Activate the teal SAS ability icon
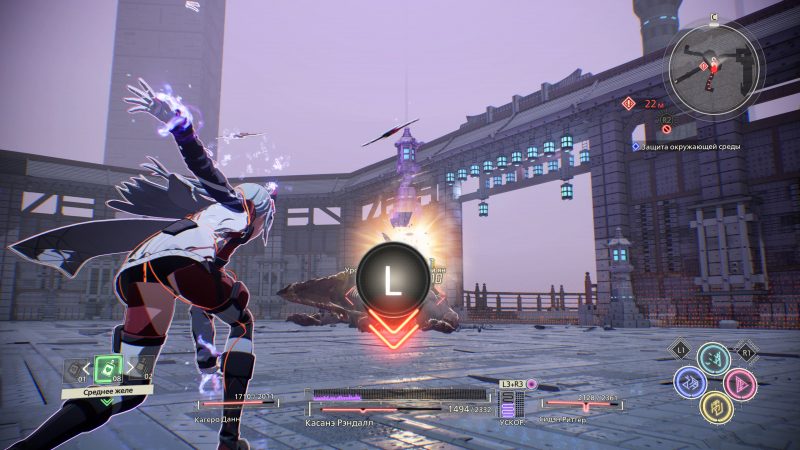The width and height of the screenshot is (800, 450). pos(713,359)
